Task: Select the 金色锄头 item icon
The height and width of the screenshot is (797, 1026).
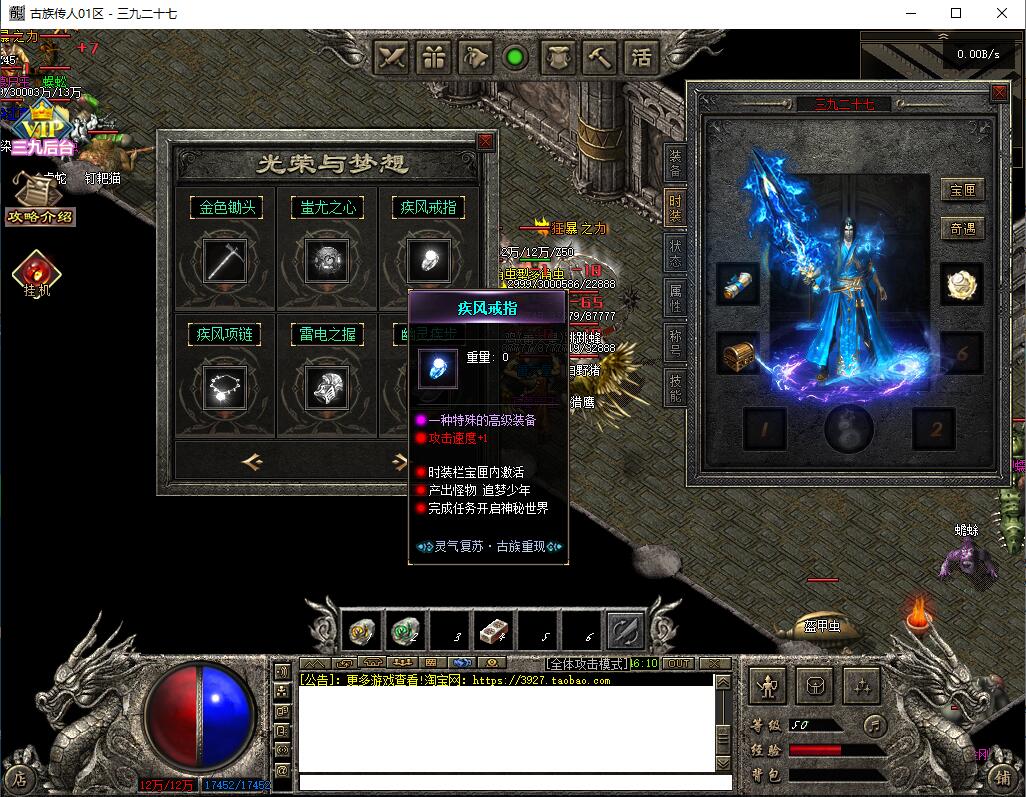Action: (227, 260)
